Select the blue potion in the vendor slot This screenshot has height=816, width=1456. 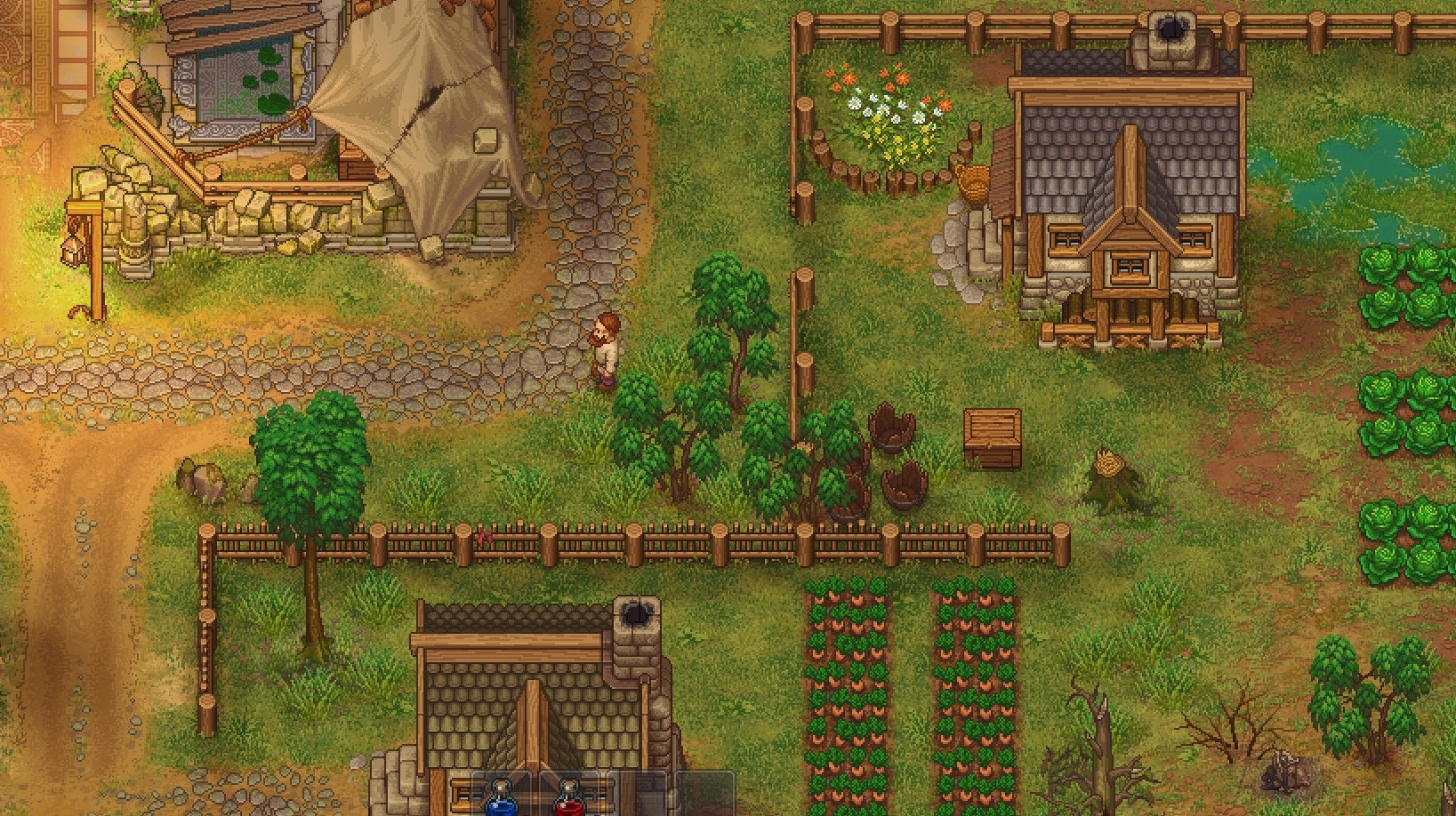[x=501, y=800]
